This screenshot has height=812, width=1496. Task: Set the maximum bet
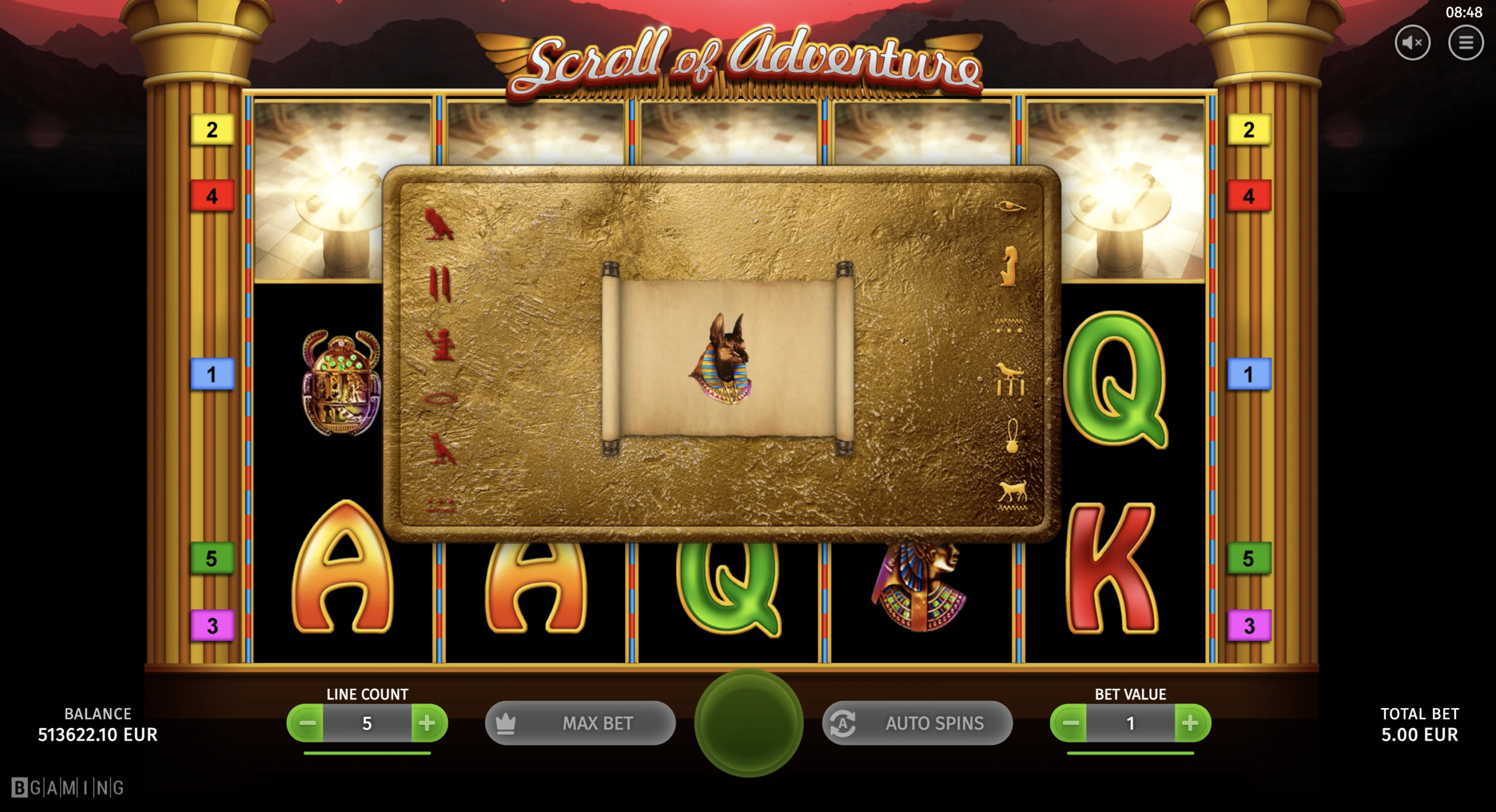[x=580, y=723]
